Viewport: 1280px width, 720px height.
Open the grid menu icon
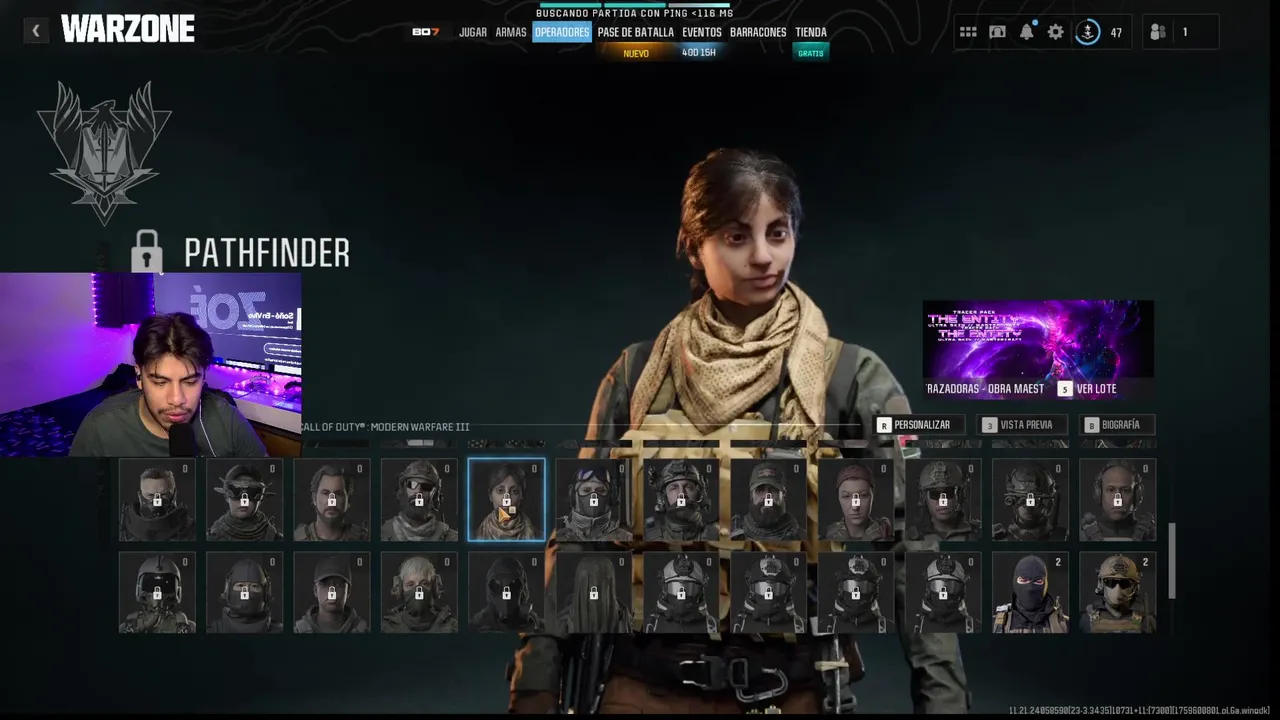(968, 32)
